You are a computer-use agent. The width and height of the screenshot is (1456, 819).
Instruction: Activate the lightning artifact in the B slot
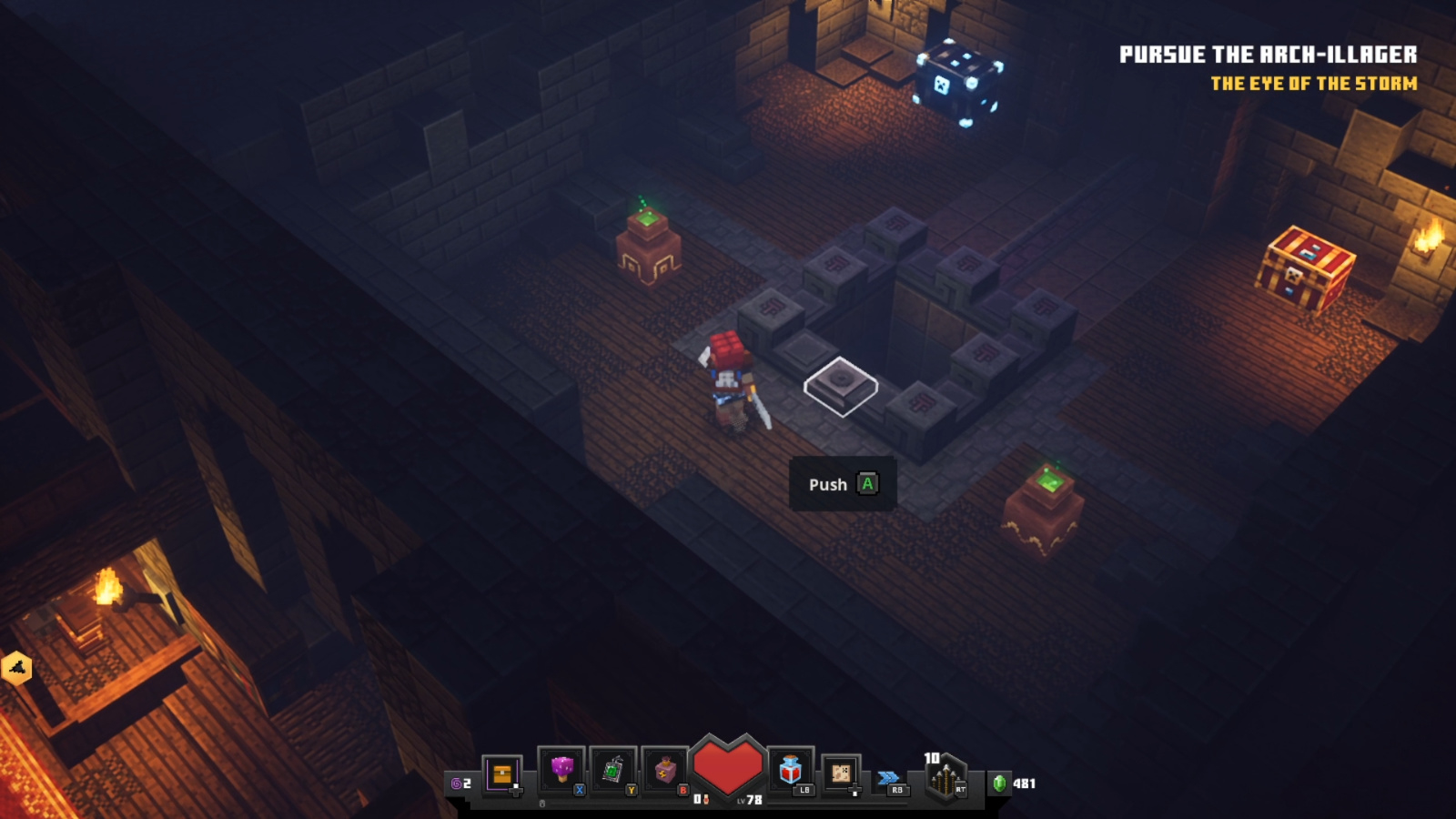664,768
